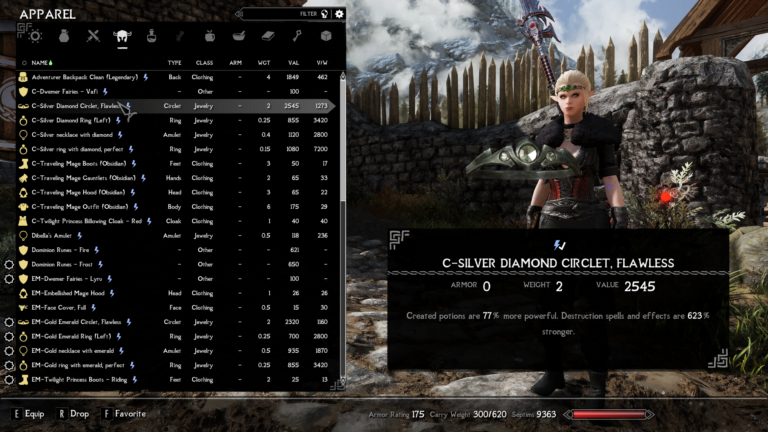Switch to the misc cube category tab
Screen dimensions: 768x432
pos(325,36)
